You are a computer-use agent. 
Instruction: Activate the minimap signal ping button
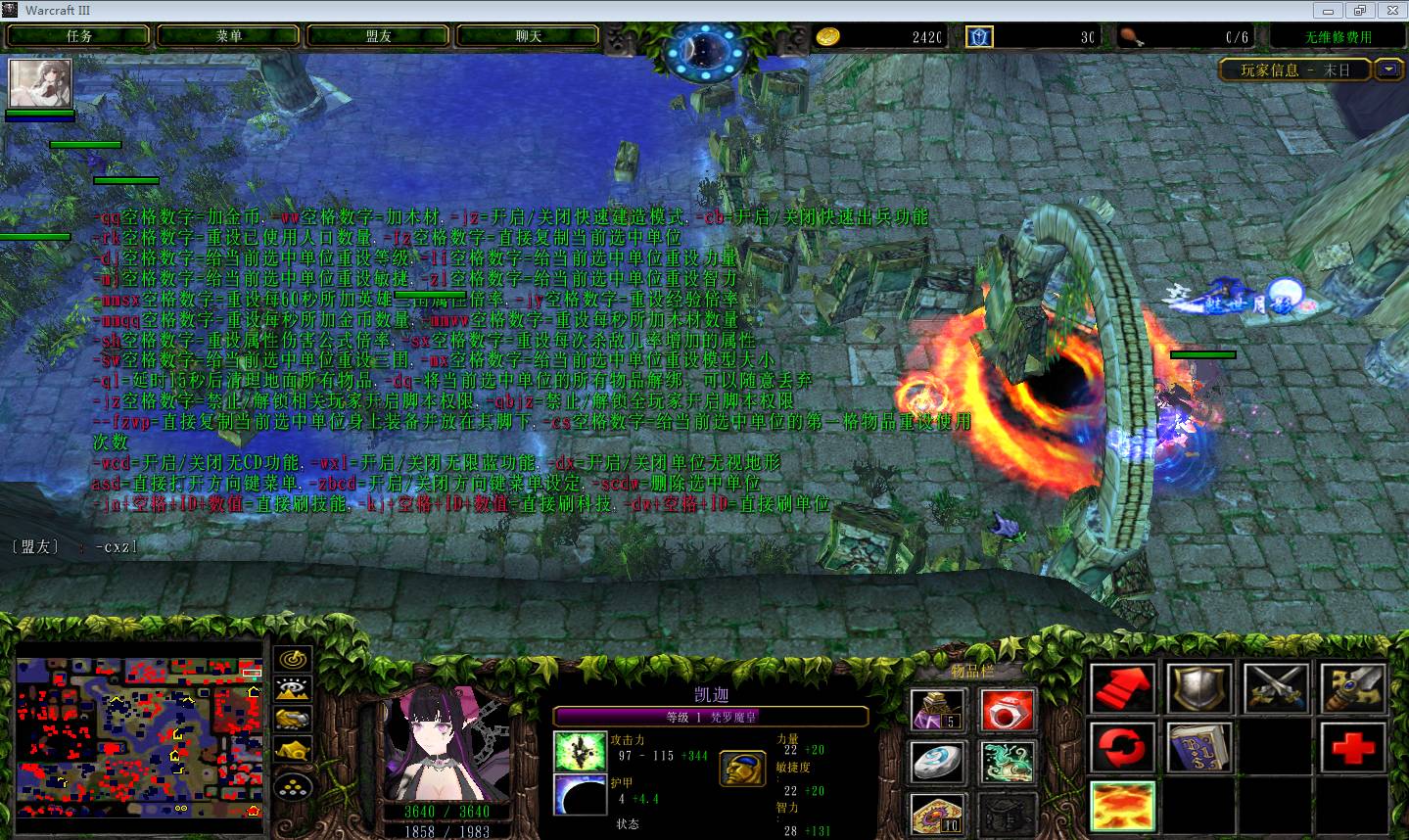tap(293, 659)
